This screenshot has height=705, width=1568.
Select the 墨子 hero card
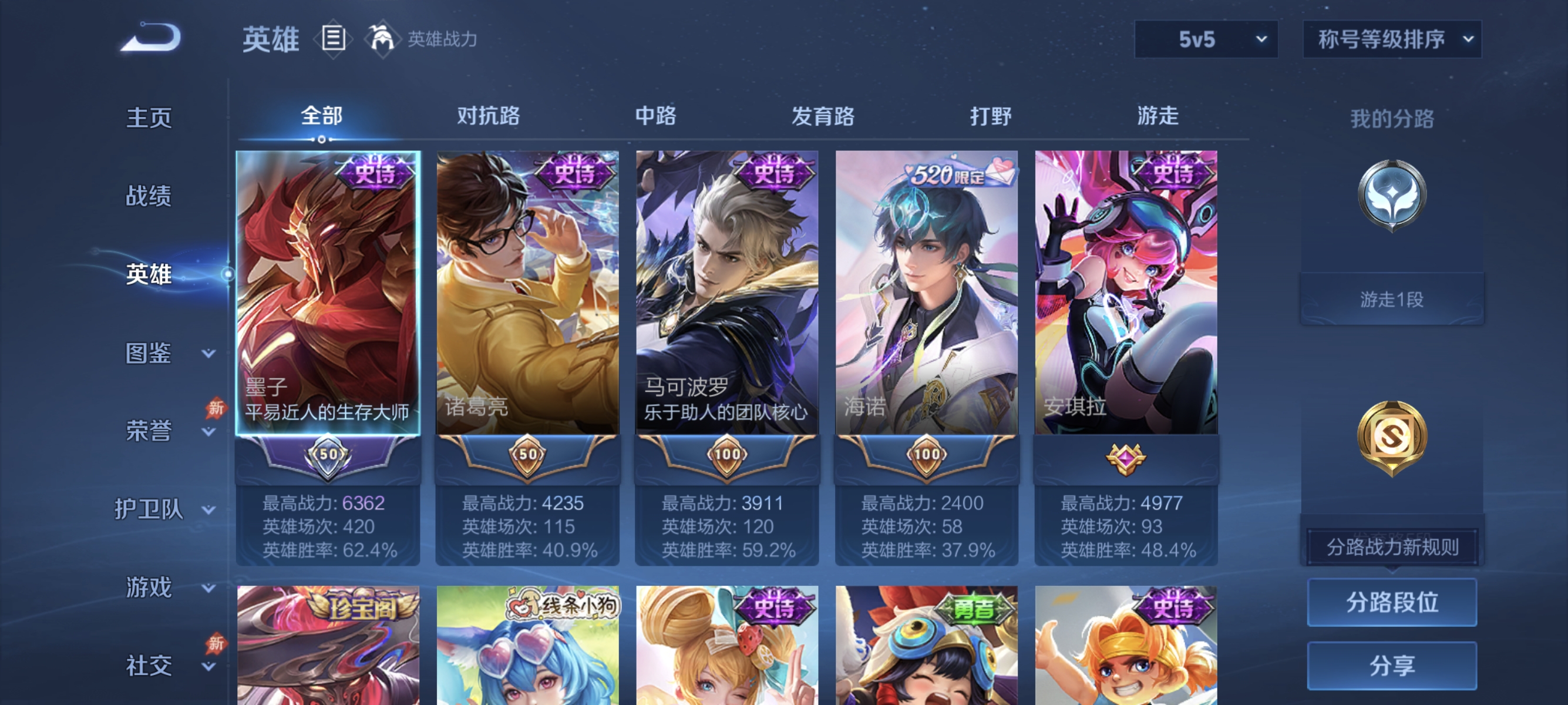click(x=327, y=292)
